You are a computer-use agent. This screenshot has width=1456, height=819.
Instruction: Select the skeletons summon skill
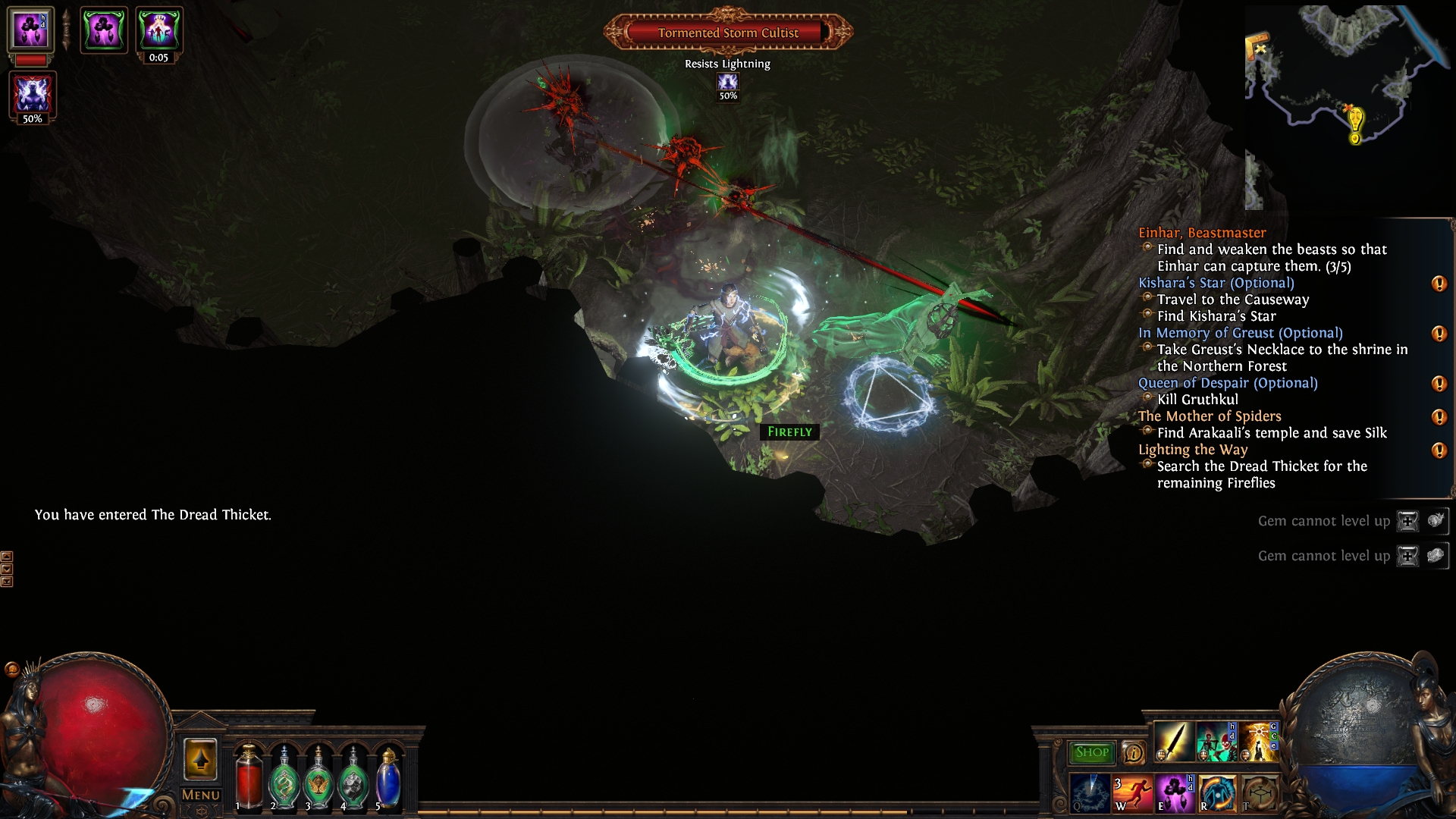click(x=1216, y=742)
